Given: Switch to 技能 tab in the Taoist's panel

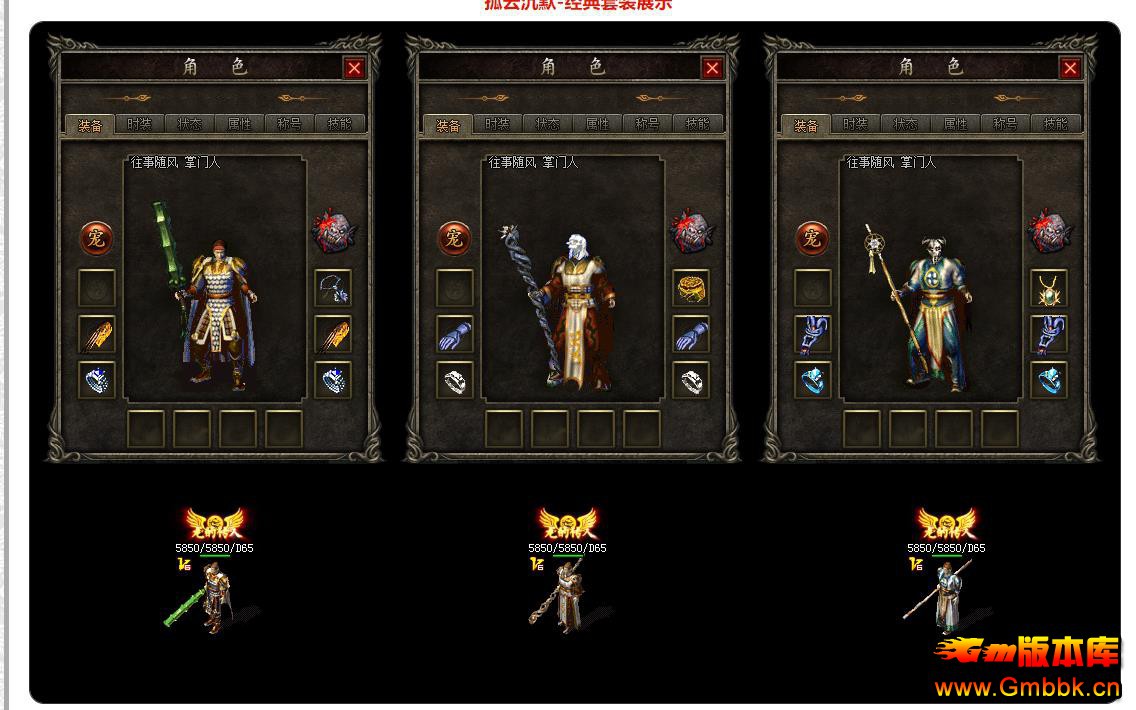Looking at the screenshot, I should coord(1056,125).
